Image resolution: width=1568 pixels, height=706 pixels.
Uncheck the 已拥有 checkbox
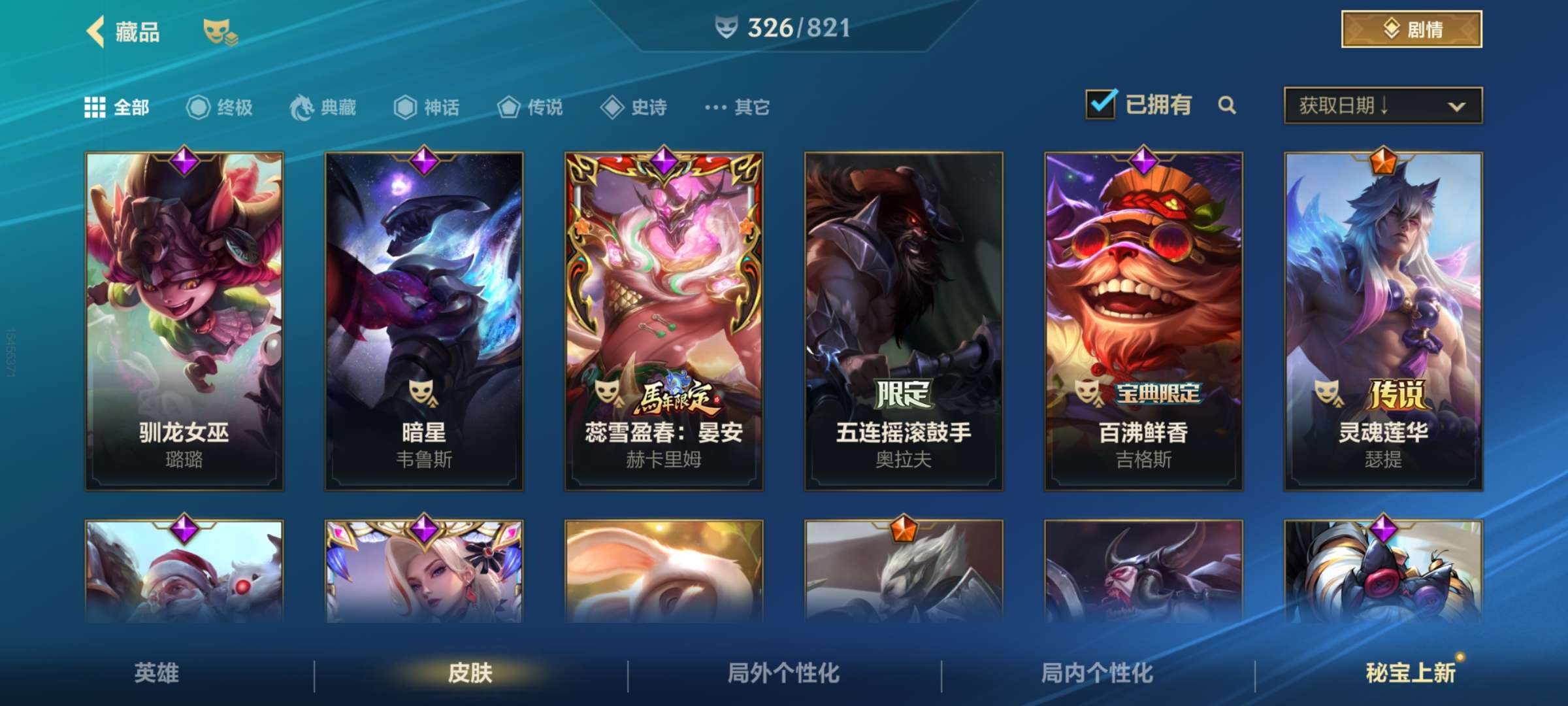pos(1102,103)
